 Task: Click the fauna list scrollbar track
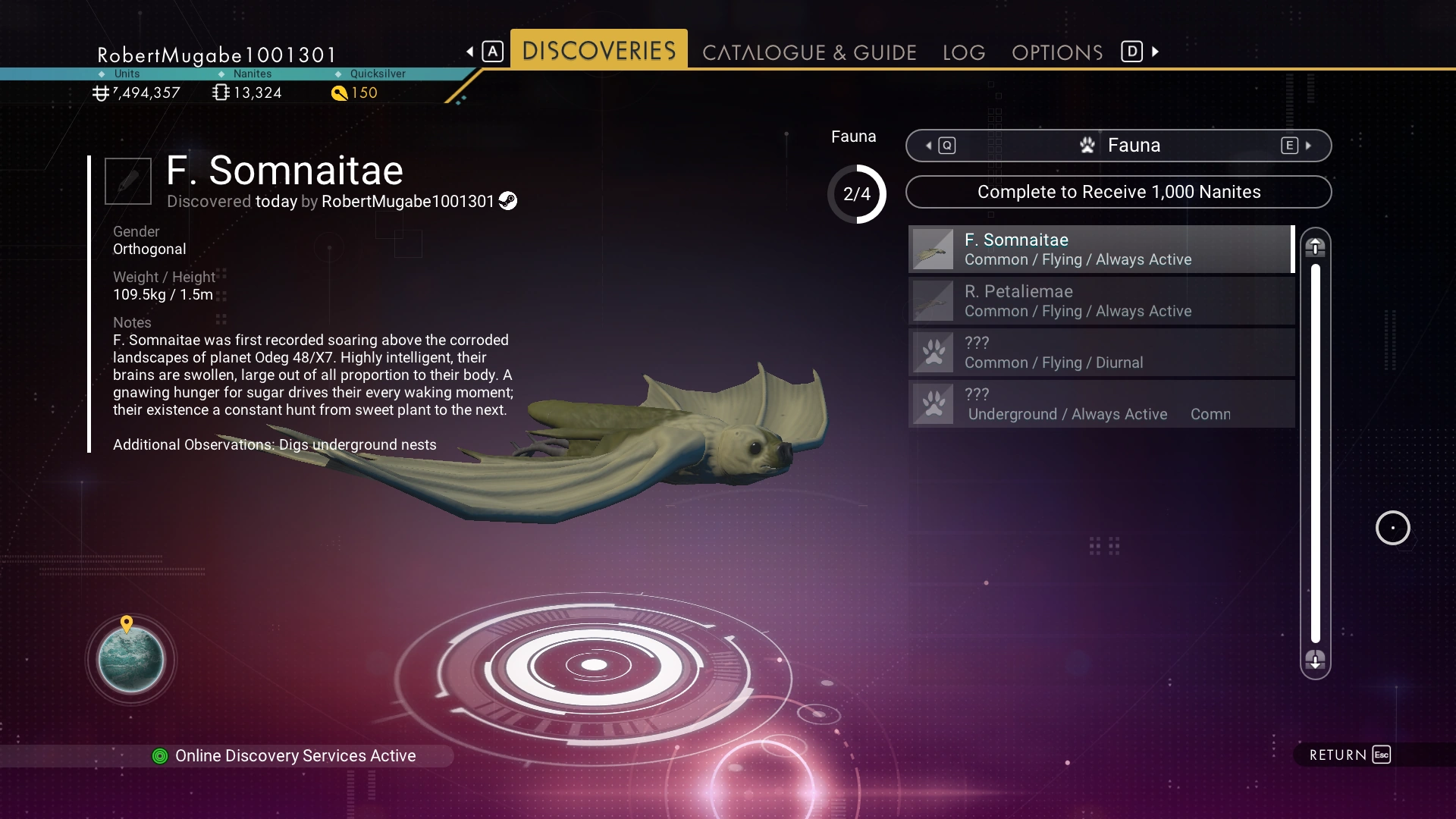coord(1315,453)
